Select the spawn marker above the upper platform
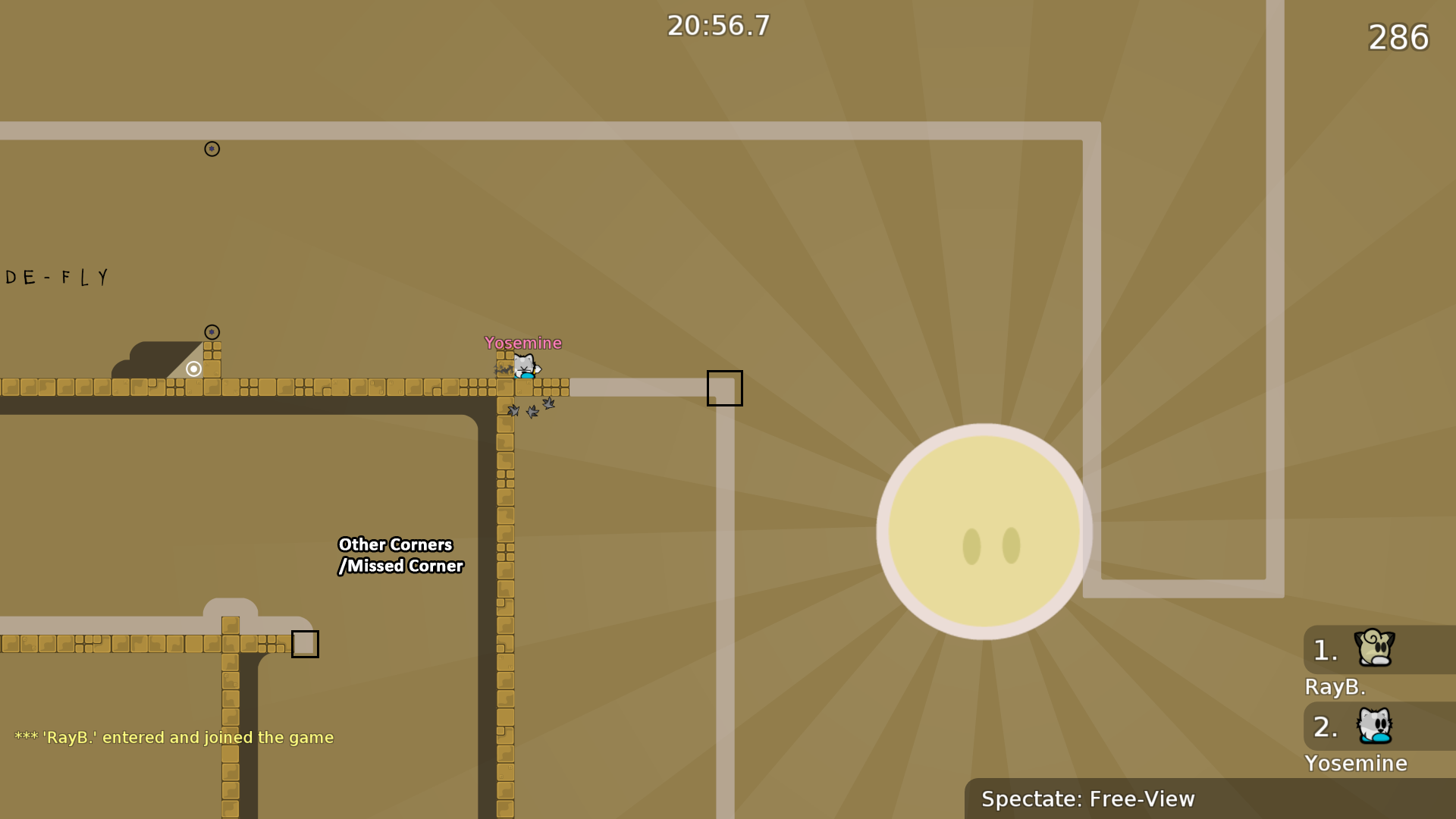The height and width of the screenshot is (819, 1456). click(x=212, y=149)
